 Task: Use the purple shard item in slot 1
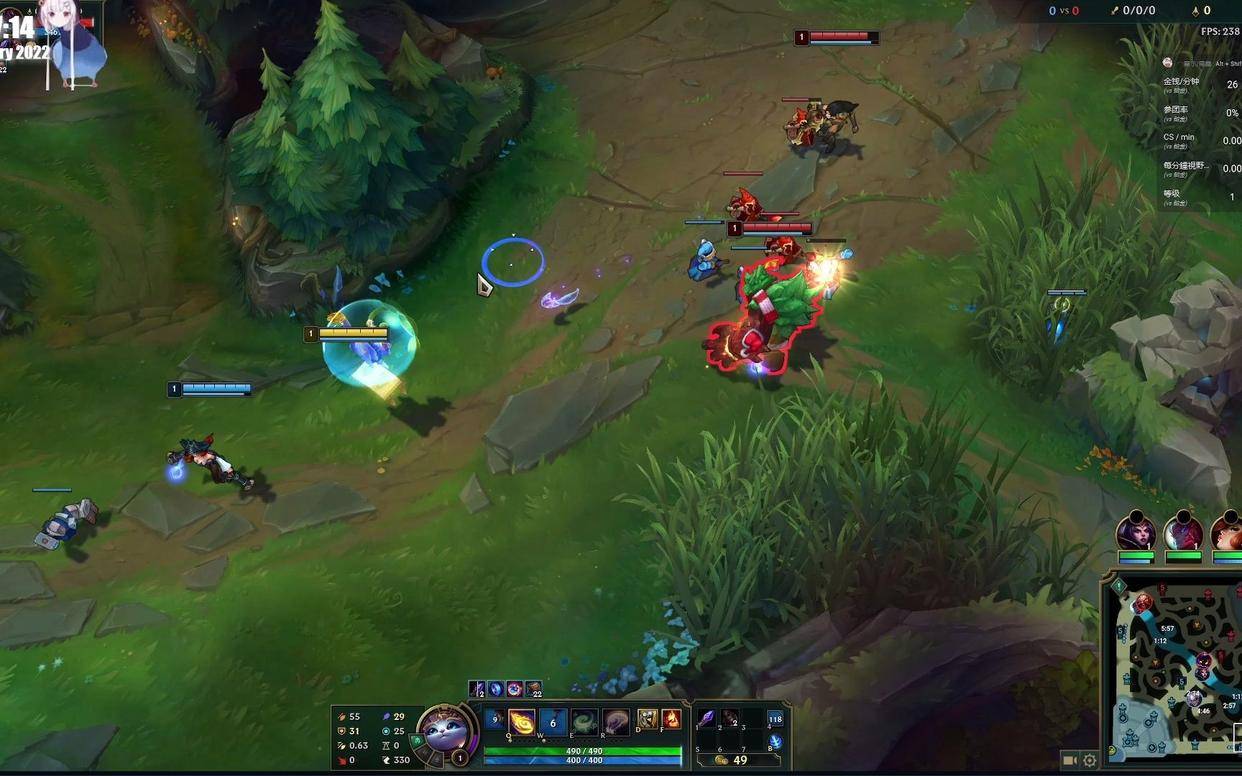[x=707, y=719]
